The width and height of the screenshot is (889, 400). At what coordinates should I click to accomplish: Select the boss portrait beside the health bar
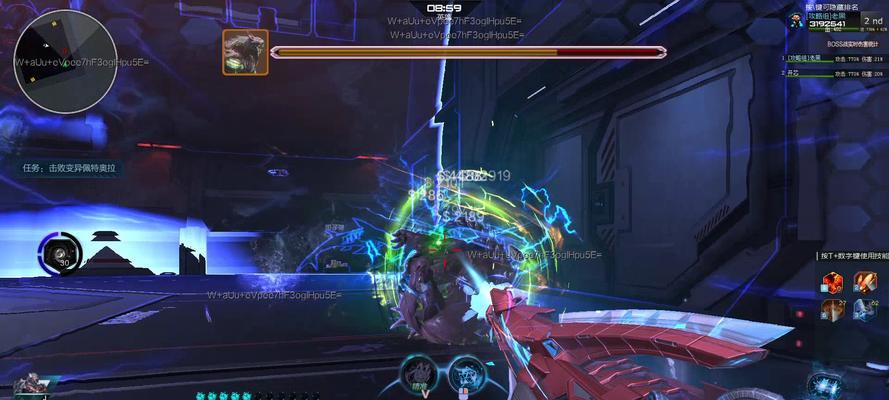point(244,51)
